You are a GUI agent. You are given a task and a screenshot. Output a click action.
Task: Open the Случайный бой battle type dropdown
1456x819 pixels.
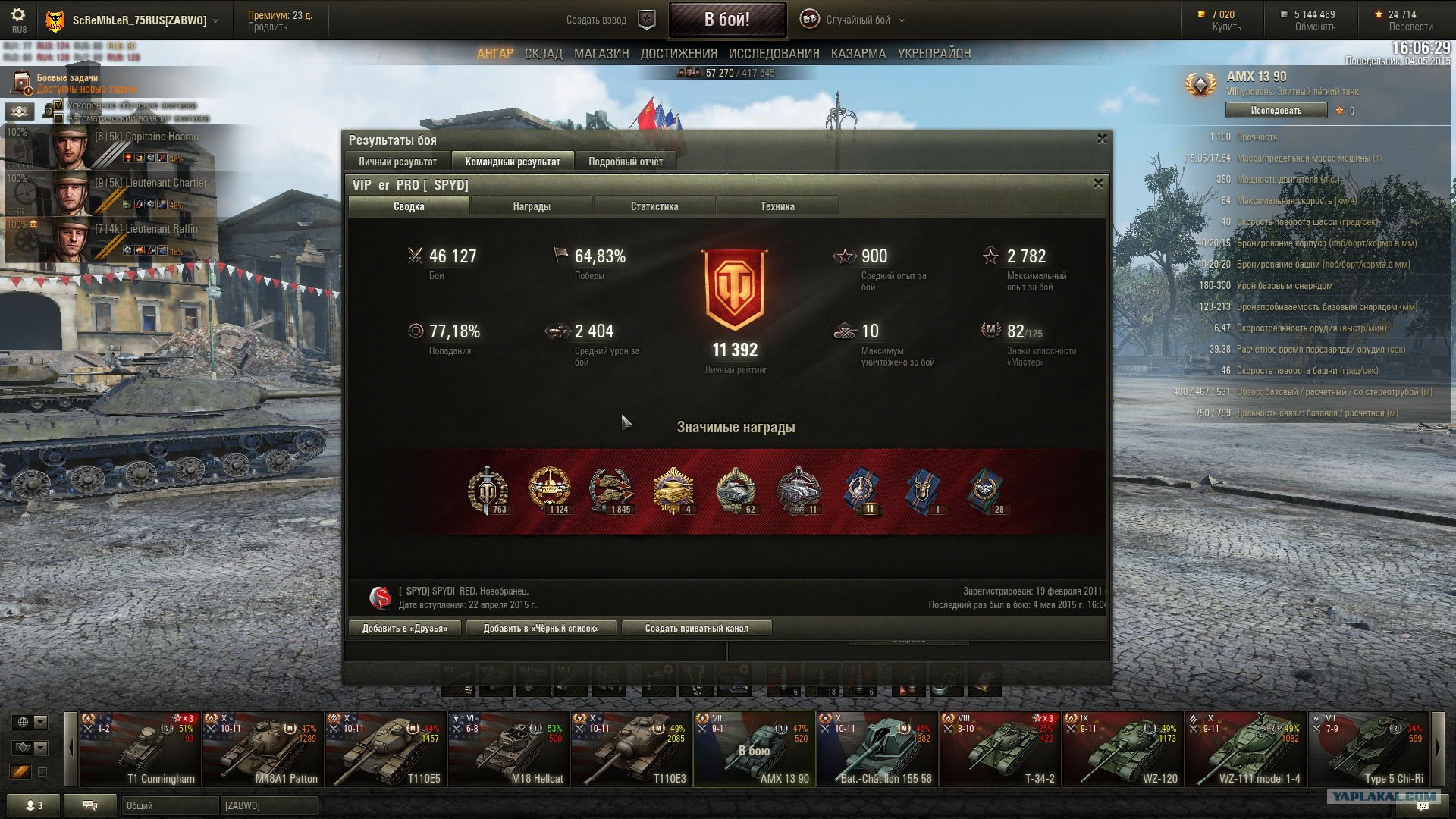click(857, 20)
